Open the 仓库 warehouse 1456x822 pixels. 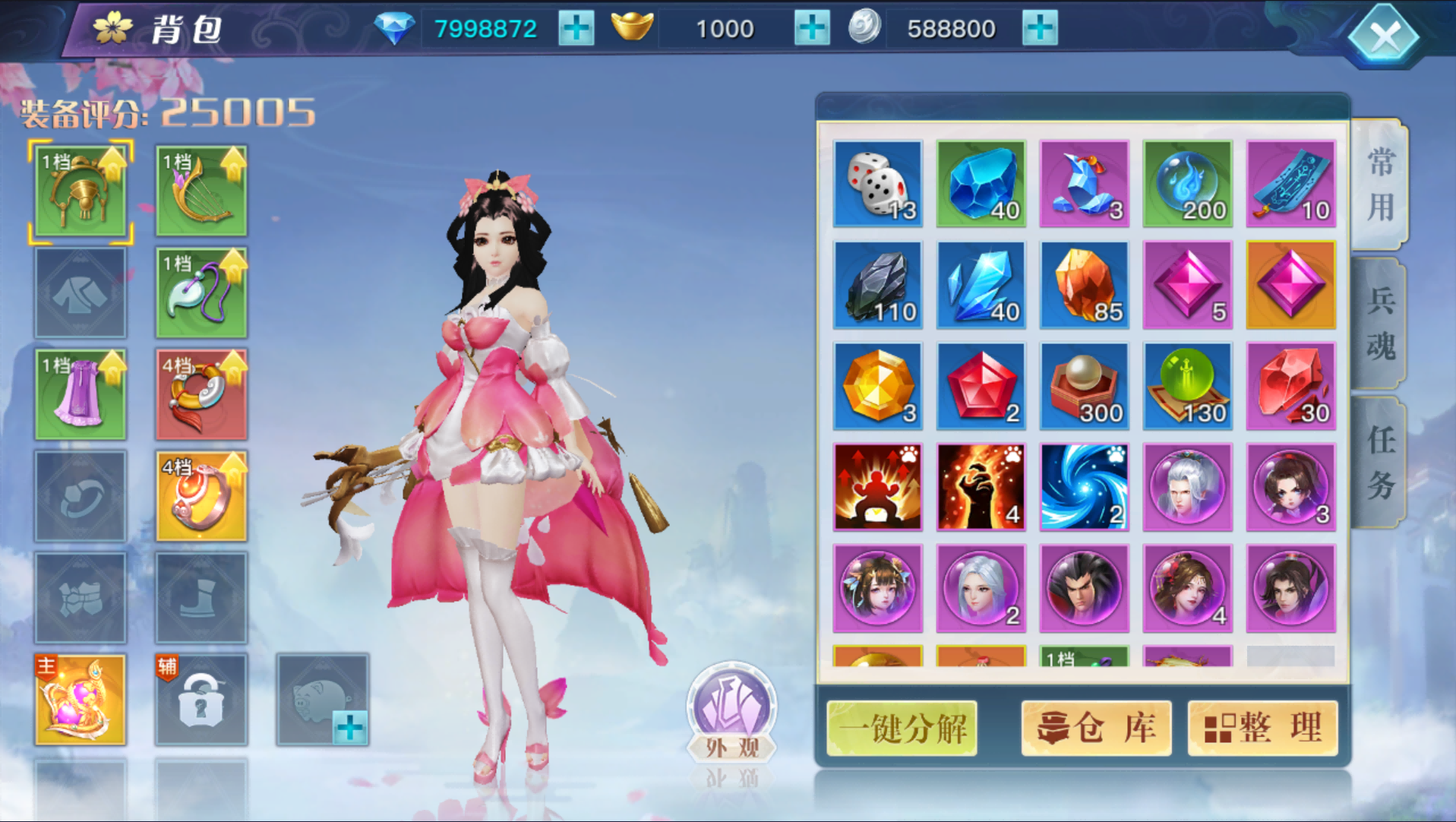coord(1096,727)
